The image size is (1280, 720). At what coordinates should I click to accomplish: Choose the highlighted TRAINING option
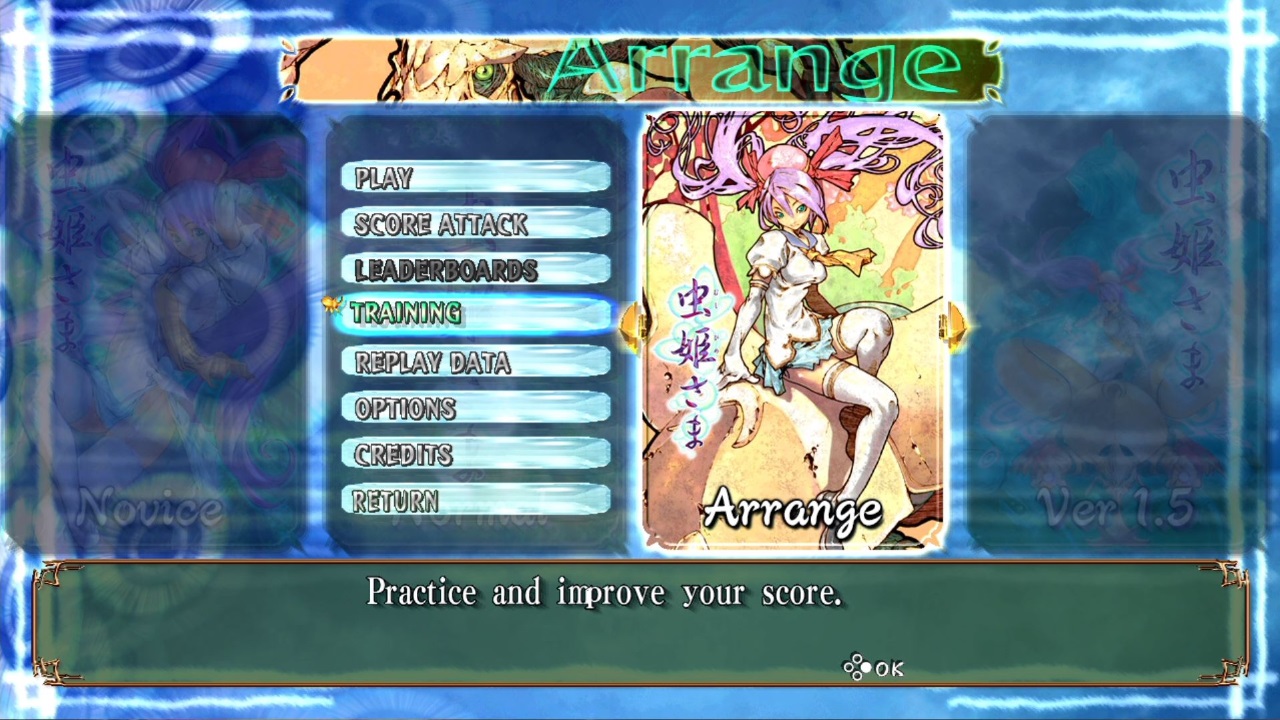point(476,313)
